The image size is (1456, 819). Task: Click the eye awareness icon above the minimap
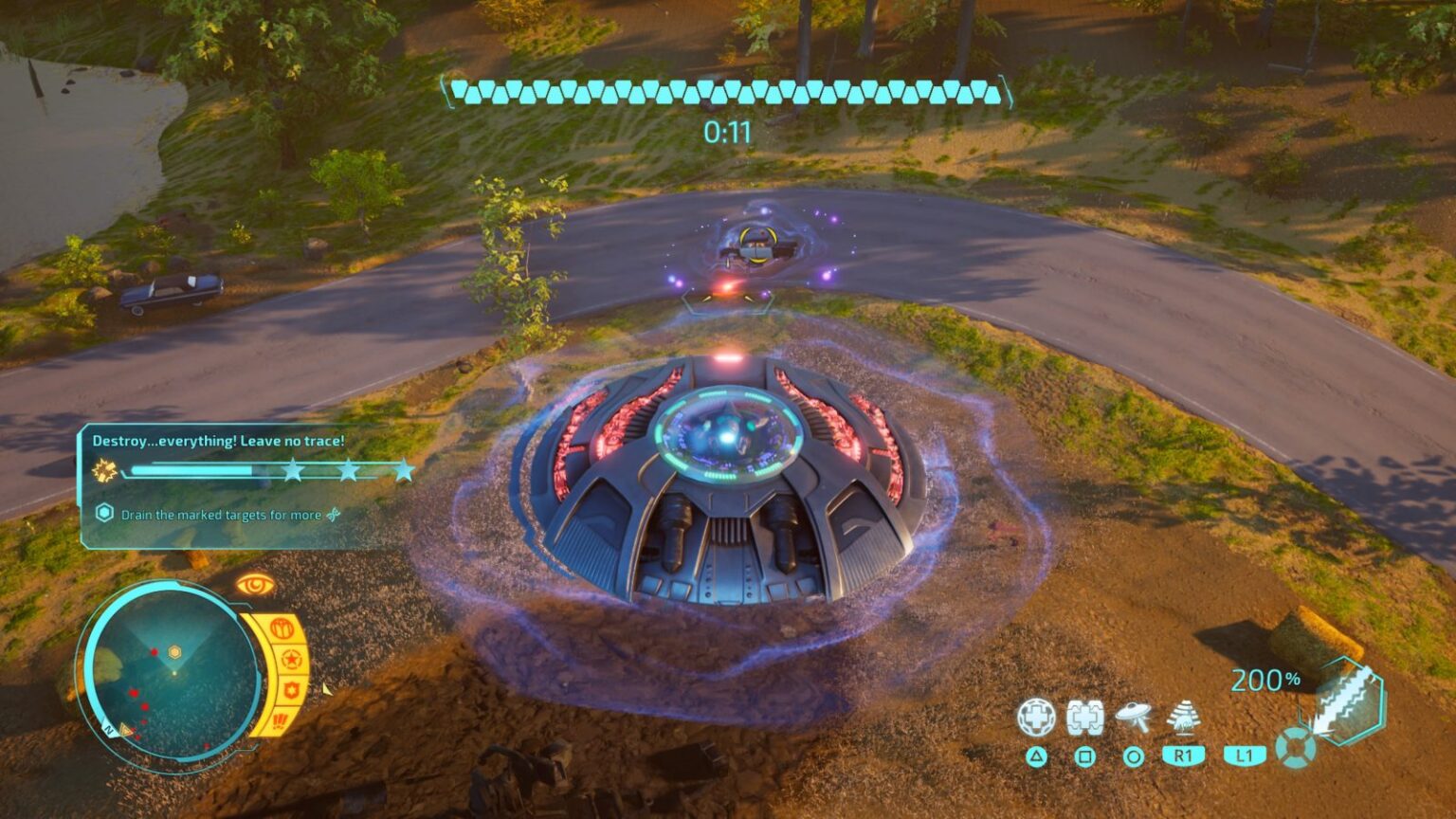255,583
